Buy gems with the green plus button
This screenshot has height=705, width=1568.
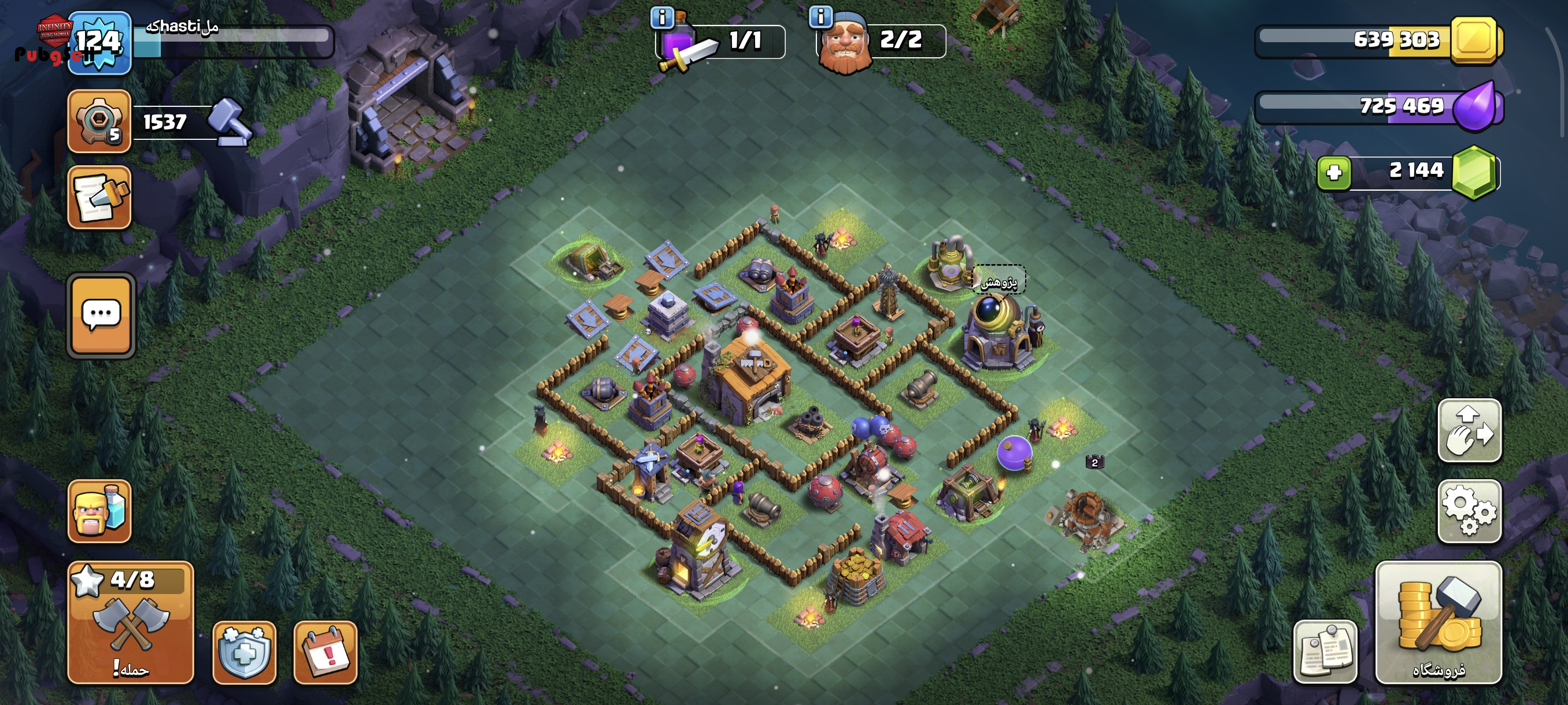(1334, 173)
